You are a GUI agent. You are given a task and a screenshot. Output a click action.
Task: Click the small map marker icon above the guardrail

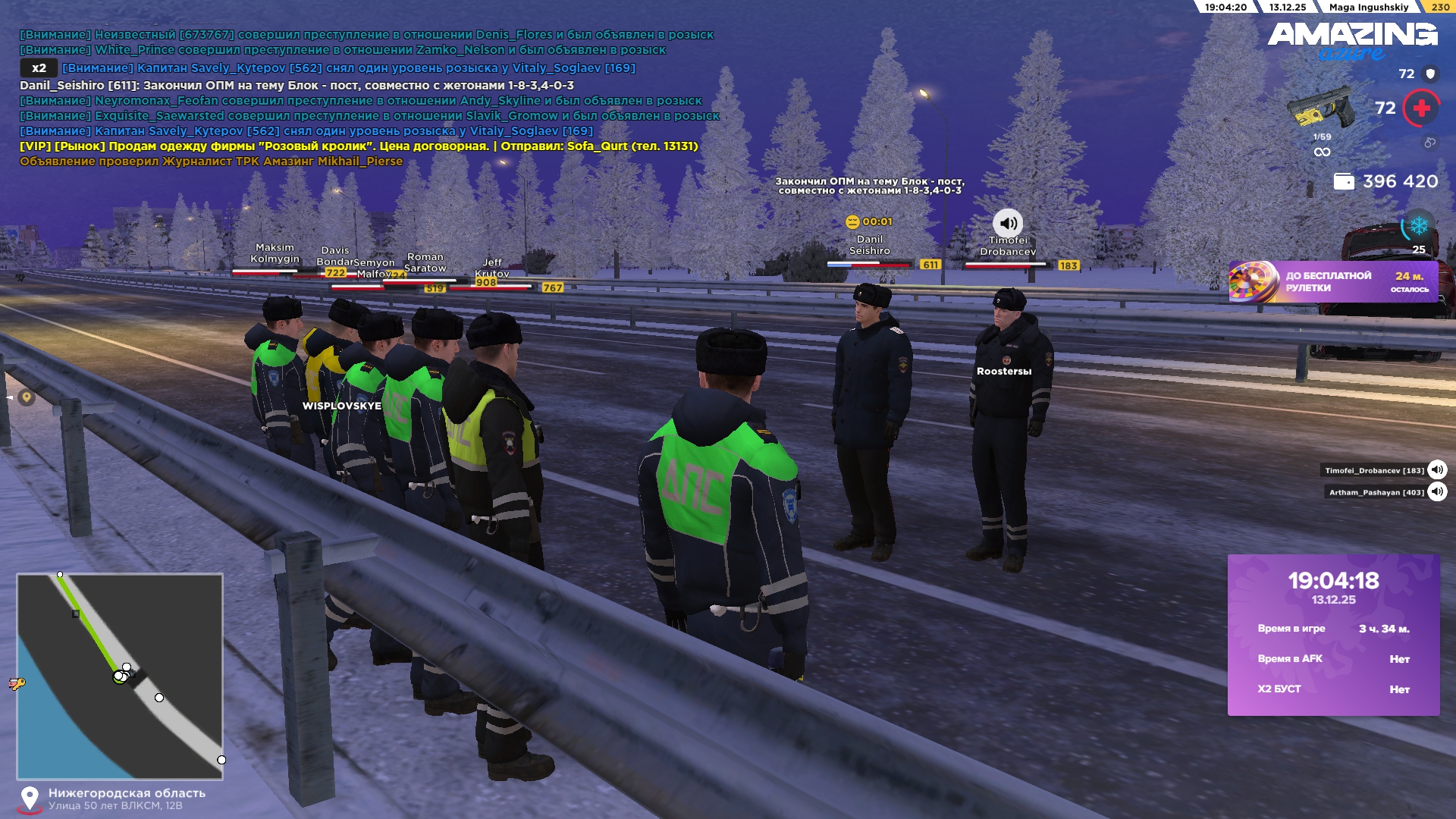click(27, 397)
